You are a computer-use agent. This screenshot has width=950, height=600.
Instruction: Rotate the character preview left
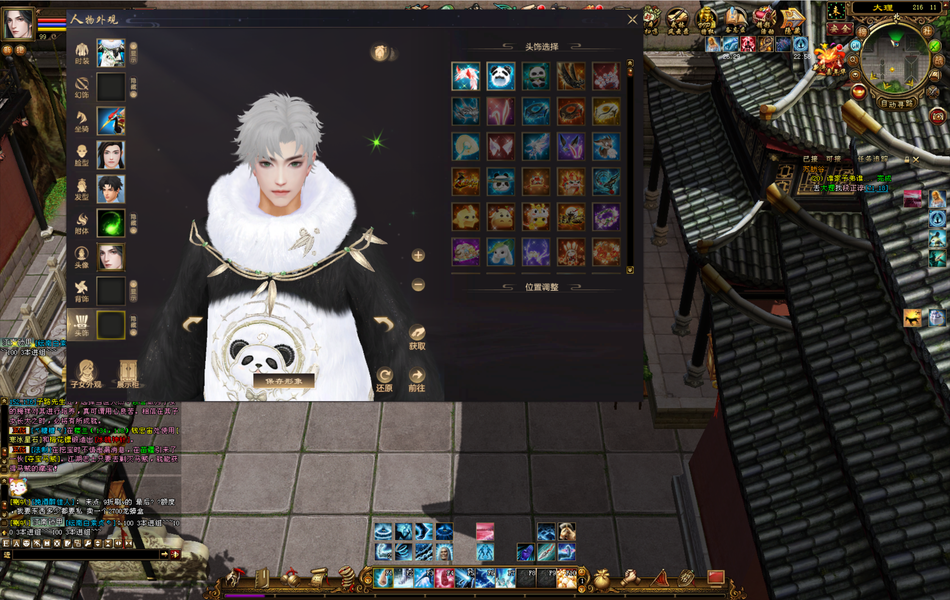(192, 324)
